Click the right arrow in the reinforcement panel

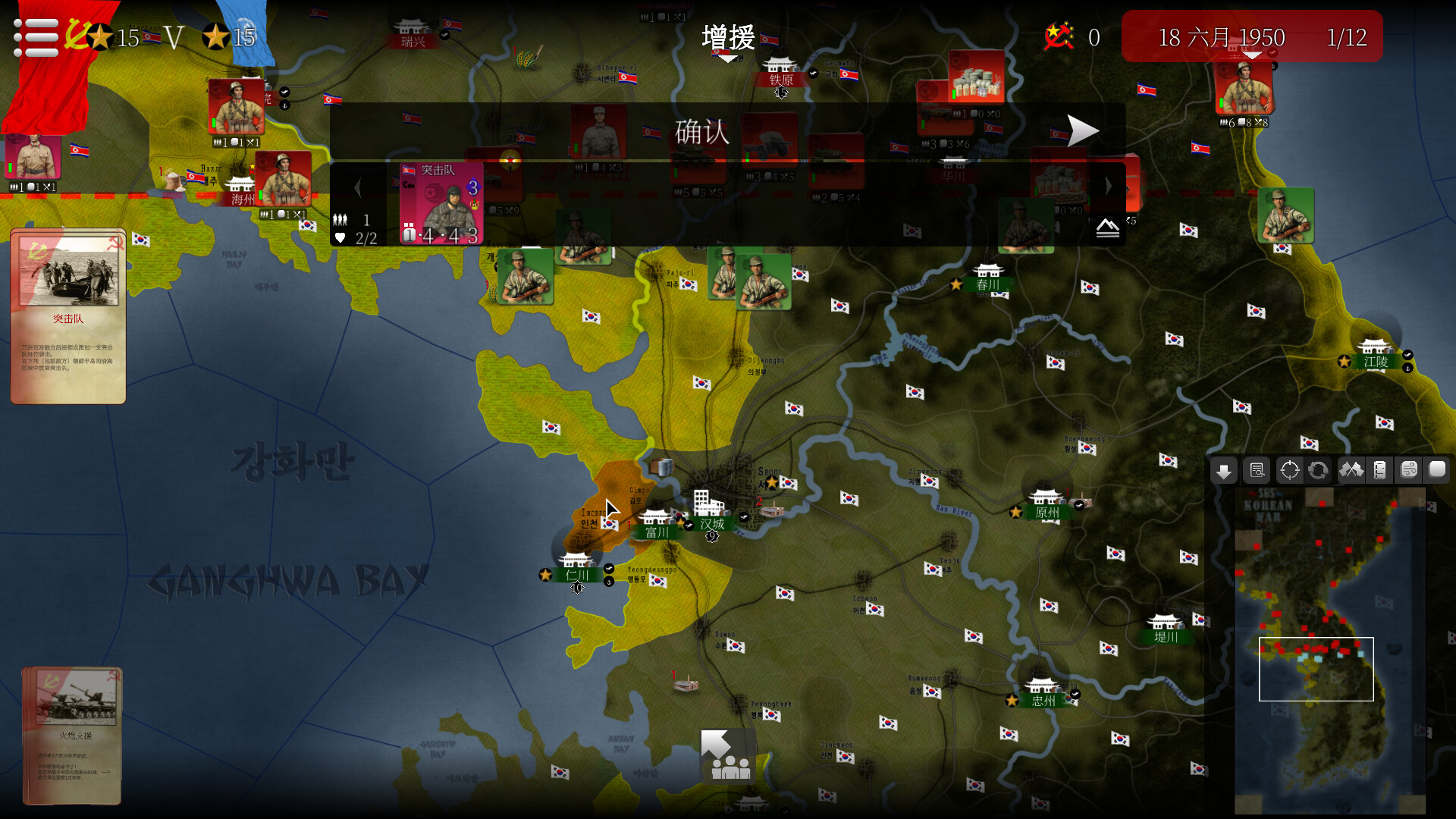tap(1109, 187)
